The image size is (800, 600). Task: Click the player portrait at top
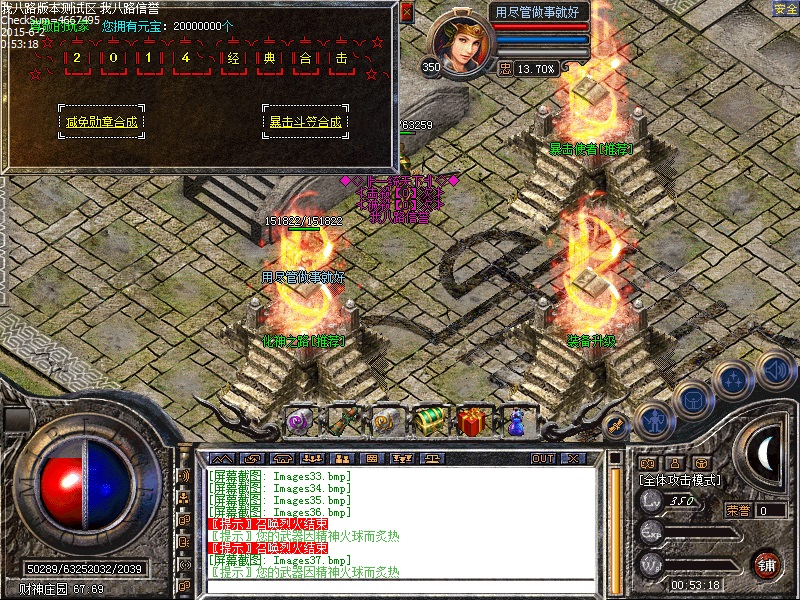tap(460, 42)
